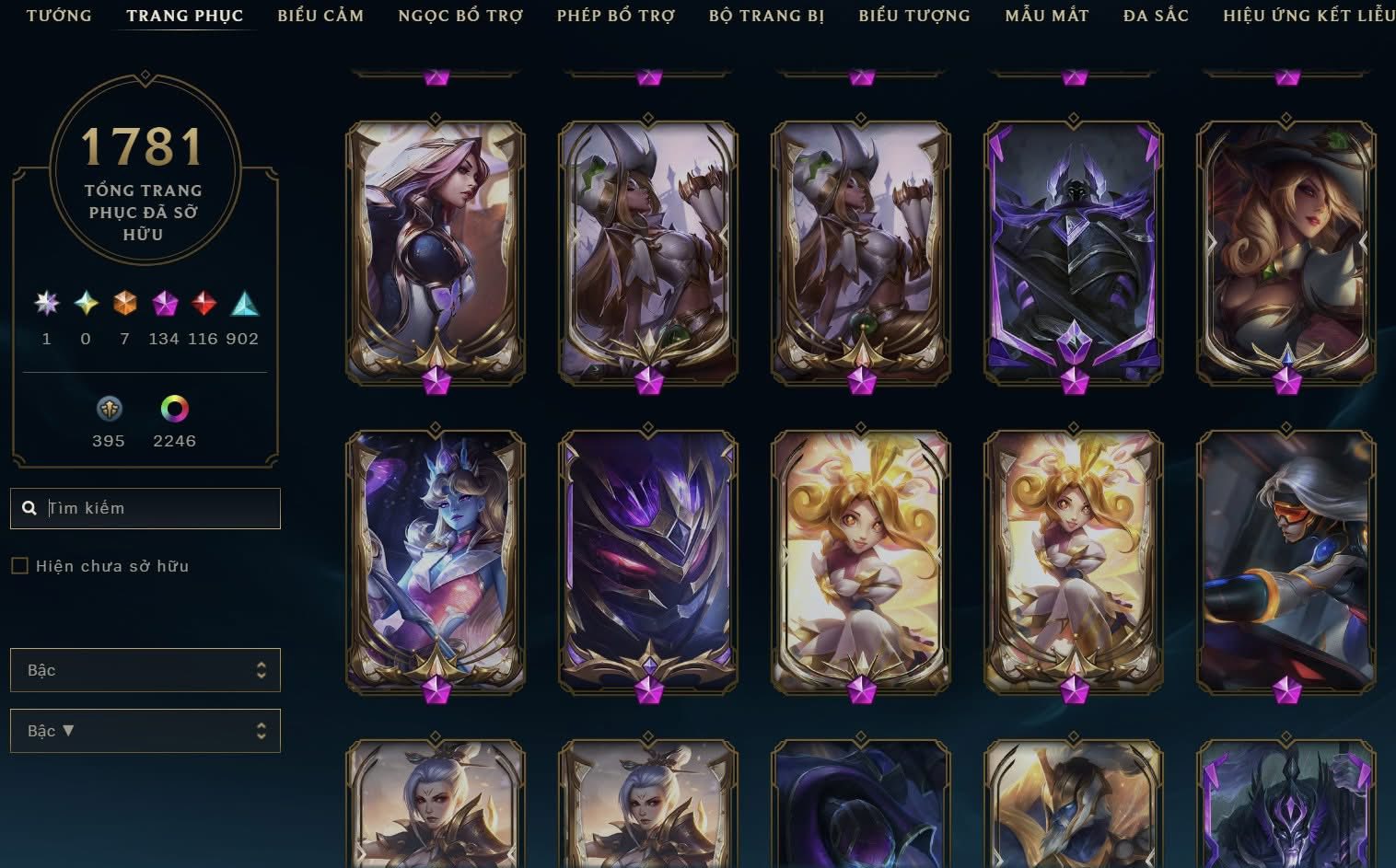The image size is (1396, 868).
Task: Click the Mythic yellow gem icon
Action: [85, 304]
